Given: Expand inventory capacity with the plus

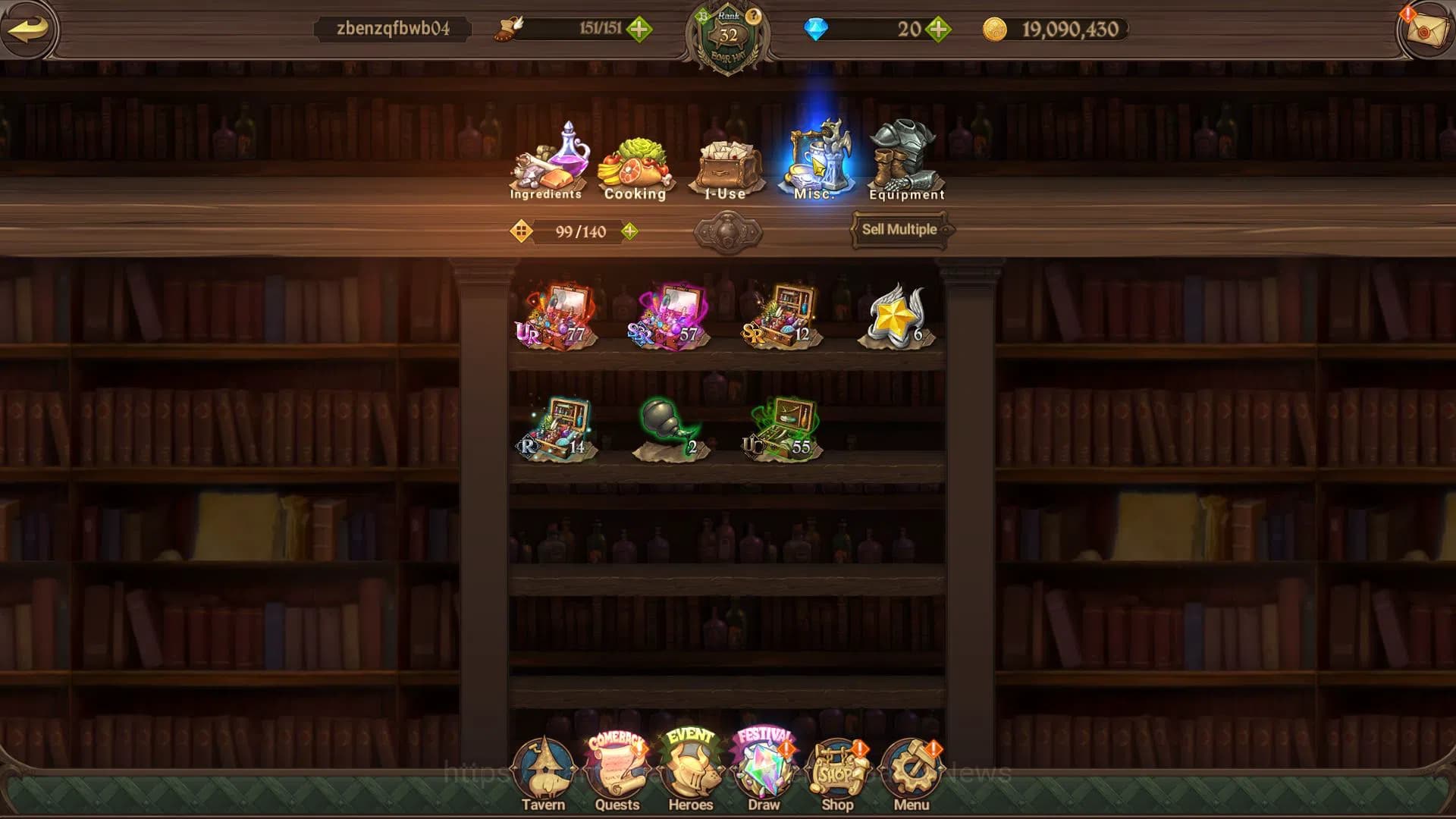Looking at the screenshot, I should point(629,231).
